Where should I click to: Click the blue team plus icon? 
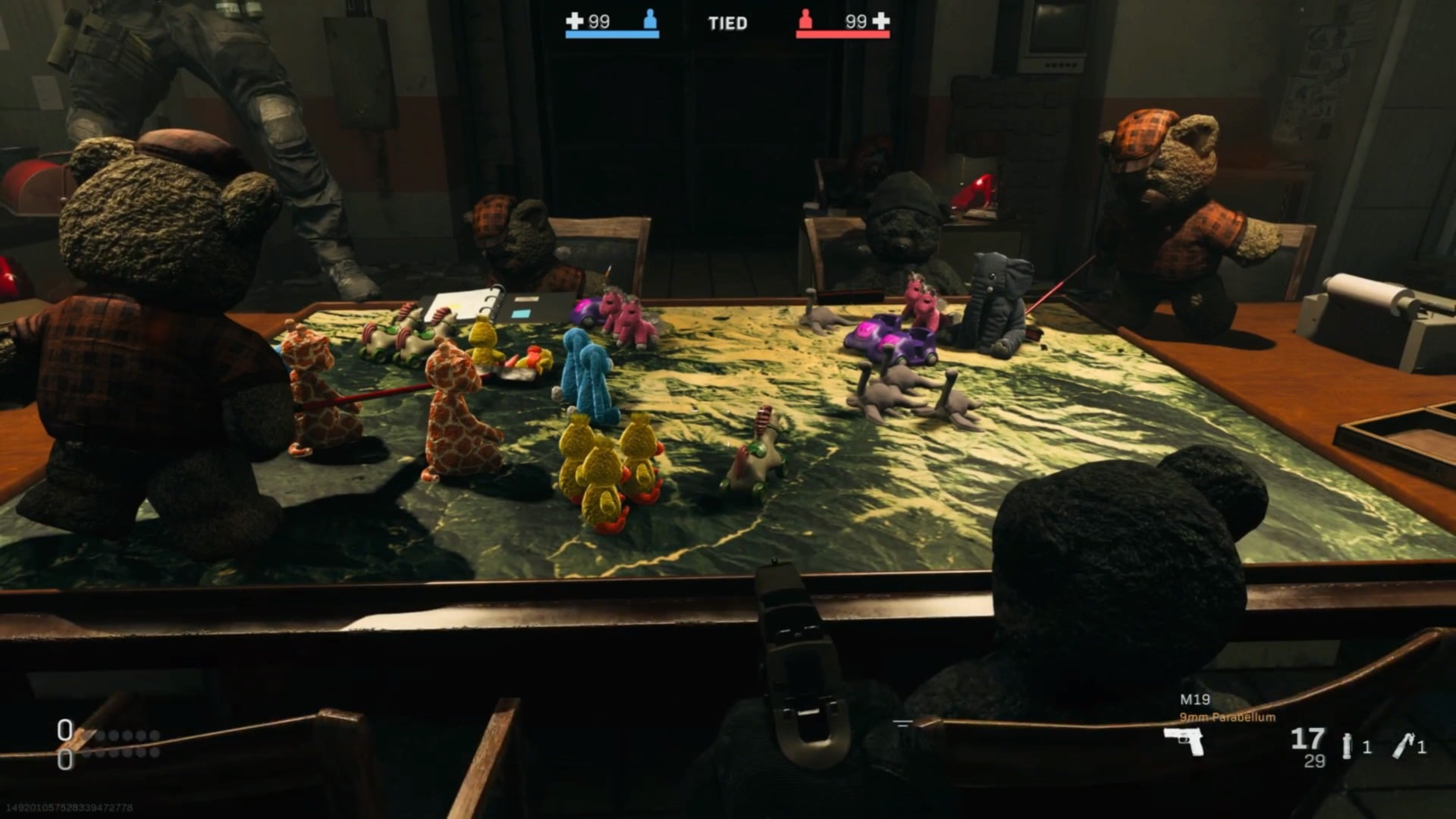click(574, 22)
